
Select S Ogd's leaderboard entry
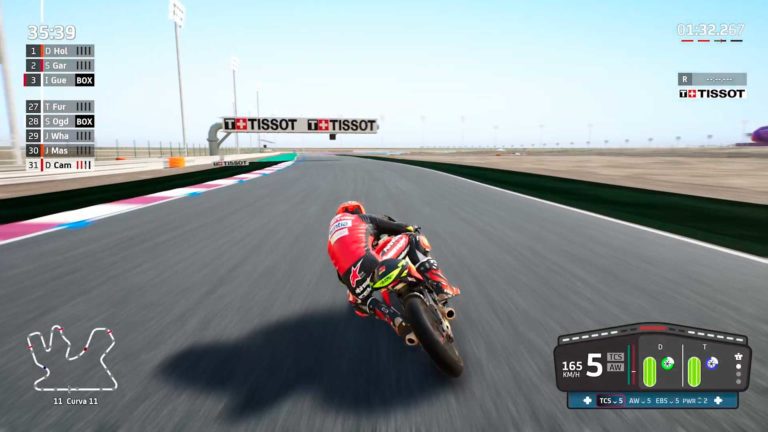point(60,121)
